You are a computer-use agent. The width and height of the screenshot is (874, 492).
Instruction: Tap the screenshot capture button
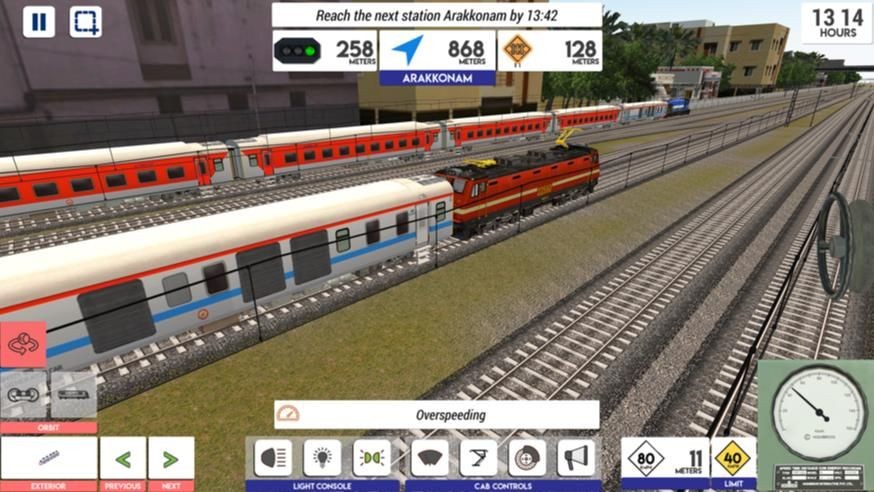pos(85,22)
